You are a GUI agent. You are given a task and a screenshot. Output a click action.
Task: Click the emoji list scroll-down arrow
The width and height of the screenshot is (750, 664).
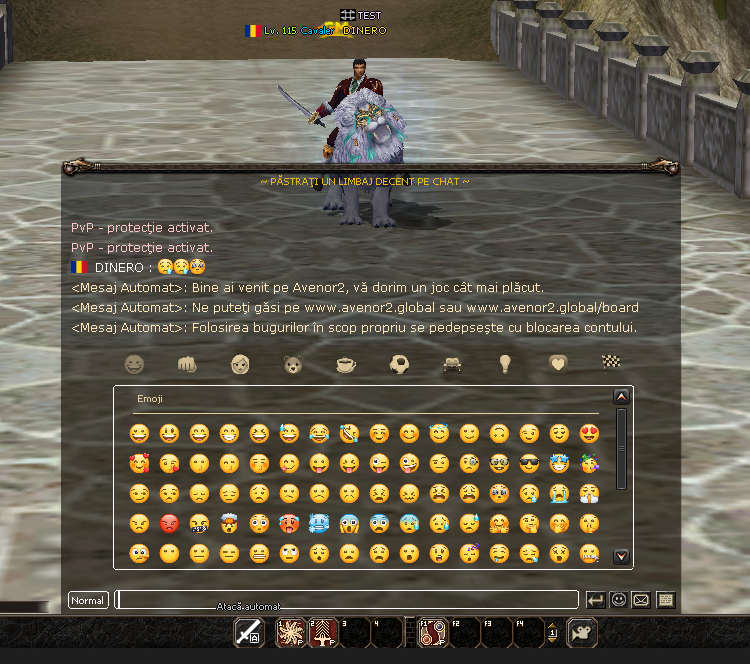(x=621, y=557)
